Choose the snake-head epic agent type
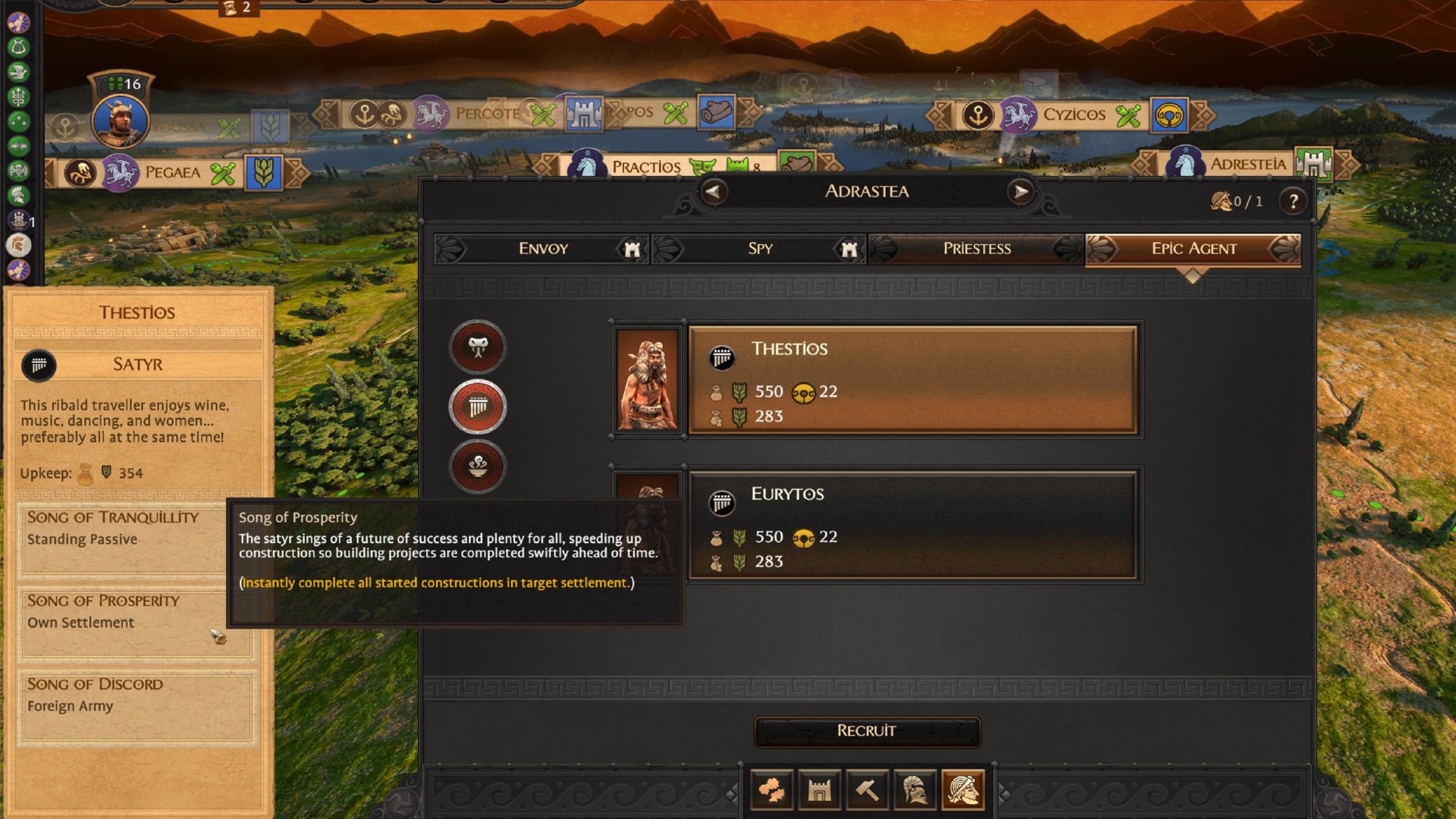Viewport: 1456px width, 819px height. (478, 347)
